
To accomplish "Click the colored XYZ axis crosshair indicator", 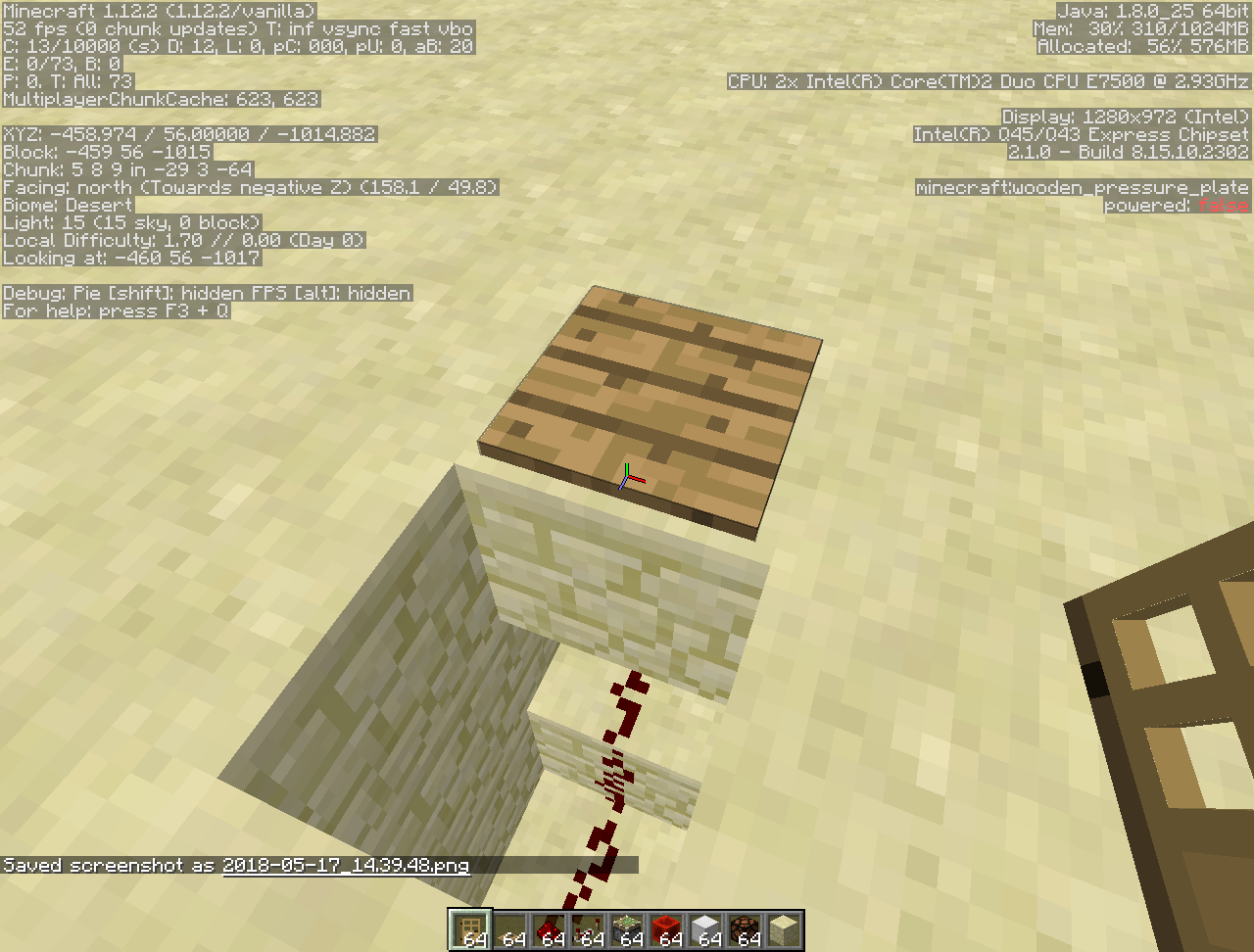I will 628,477.
